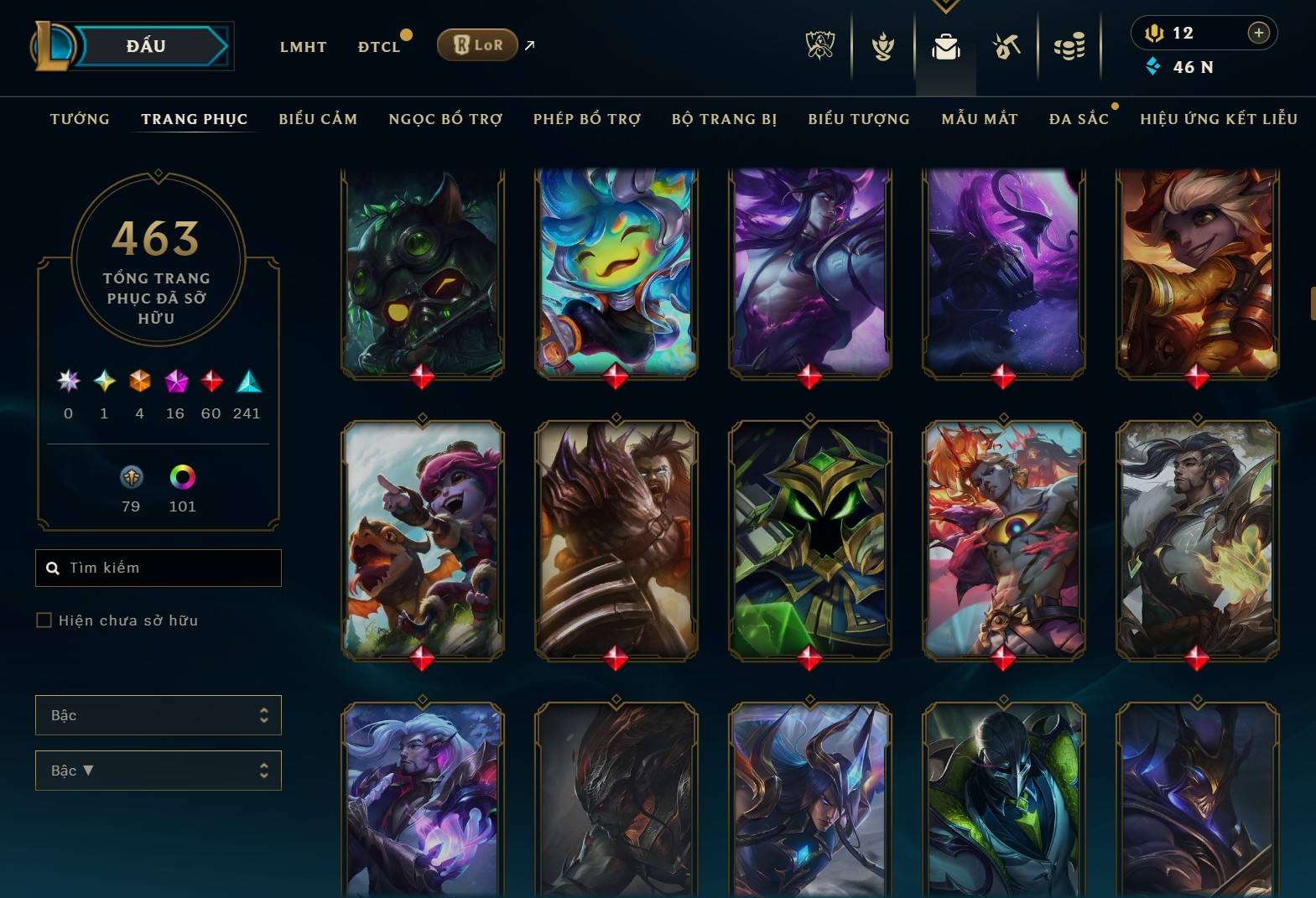Image resolution: width=1316 pixels, height=898 pixels.
Task: Open the Esports trophy section
Action: click(819, 47)
